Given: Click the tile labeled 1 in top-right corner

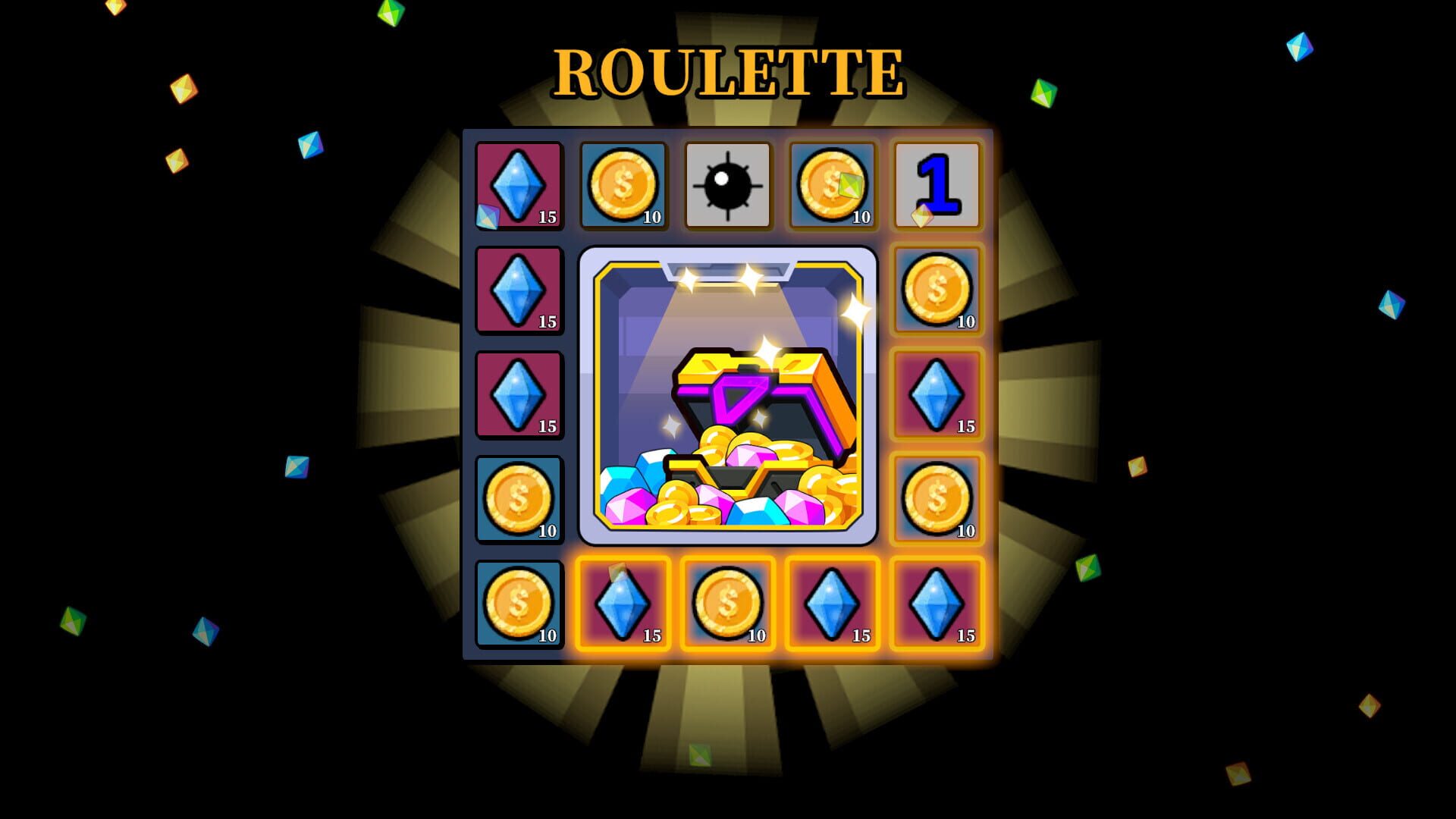Looking at the screenshot, I should (937, 184).
